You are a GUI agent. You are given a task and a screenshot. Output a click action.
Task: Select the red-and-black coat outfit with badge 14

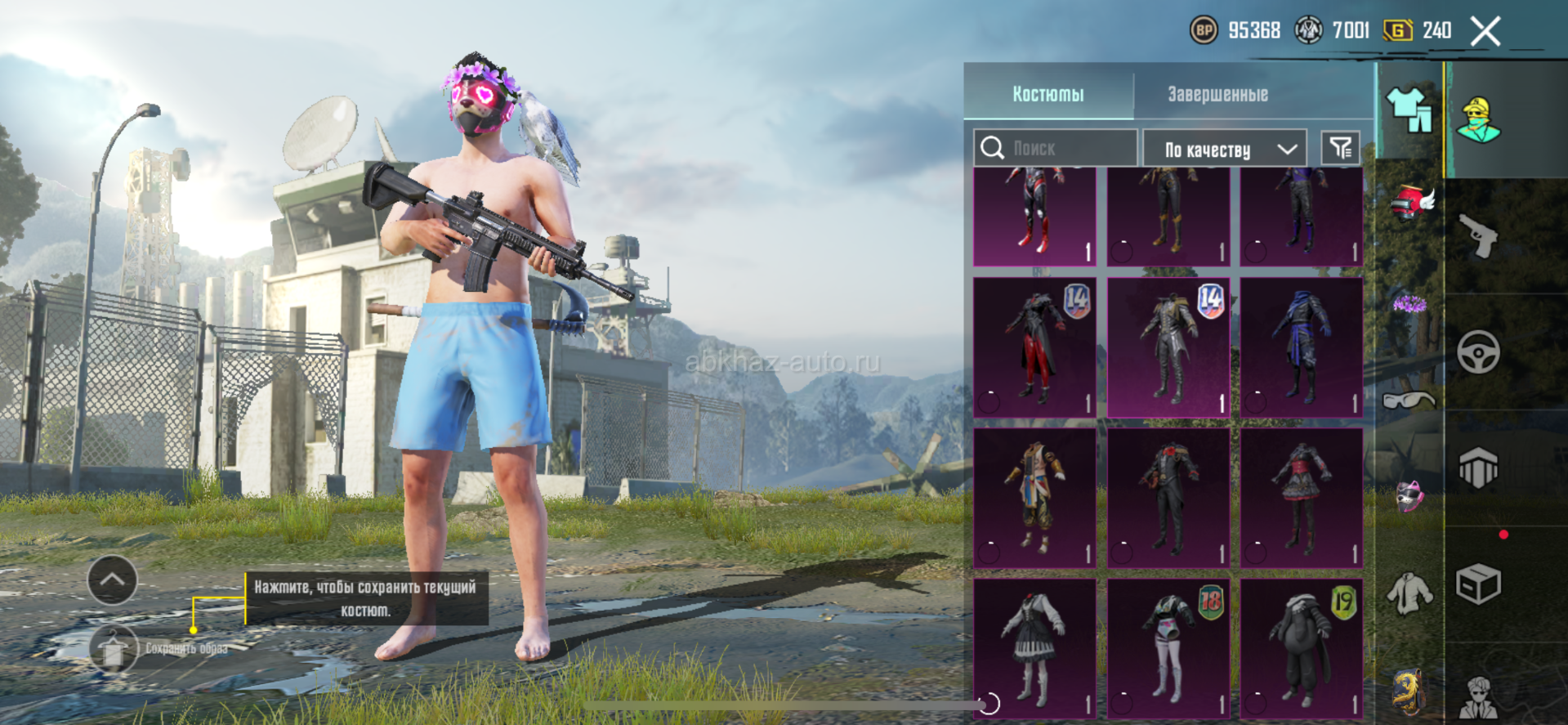(x=1034, y=348)
